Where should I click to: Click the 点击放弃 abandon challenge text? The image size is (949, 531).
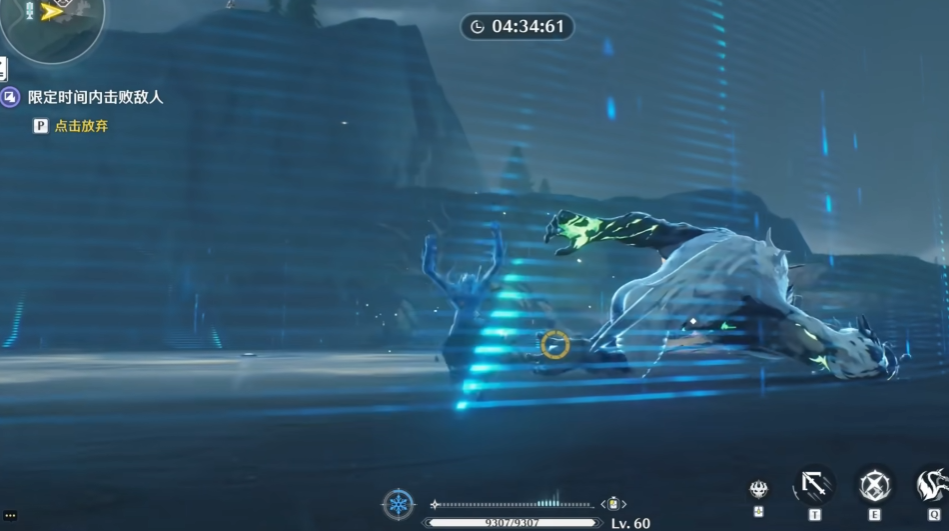[81, 126]
